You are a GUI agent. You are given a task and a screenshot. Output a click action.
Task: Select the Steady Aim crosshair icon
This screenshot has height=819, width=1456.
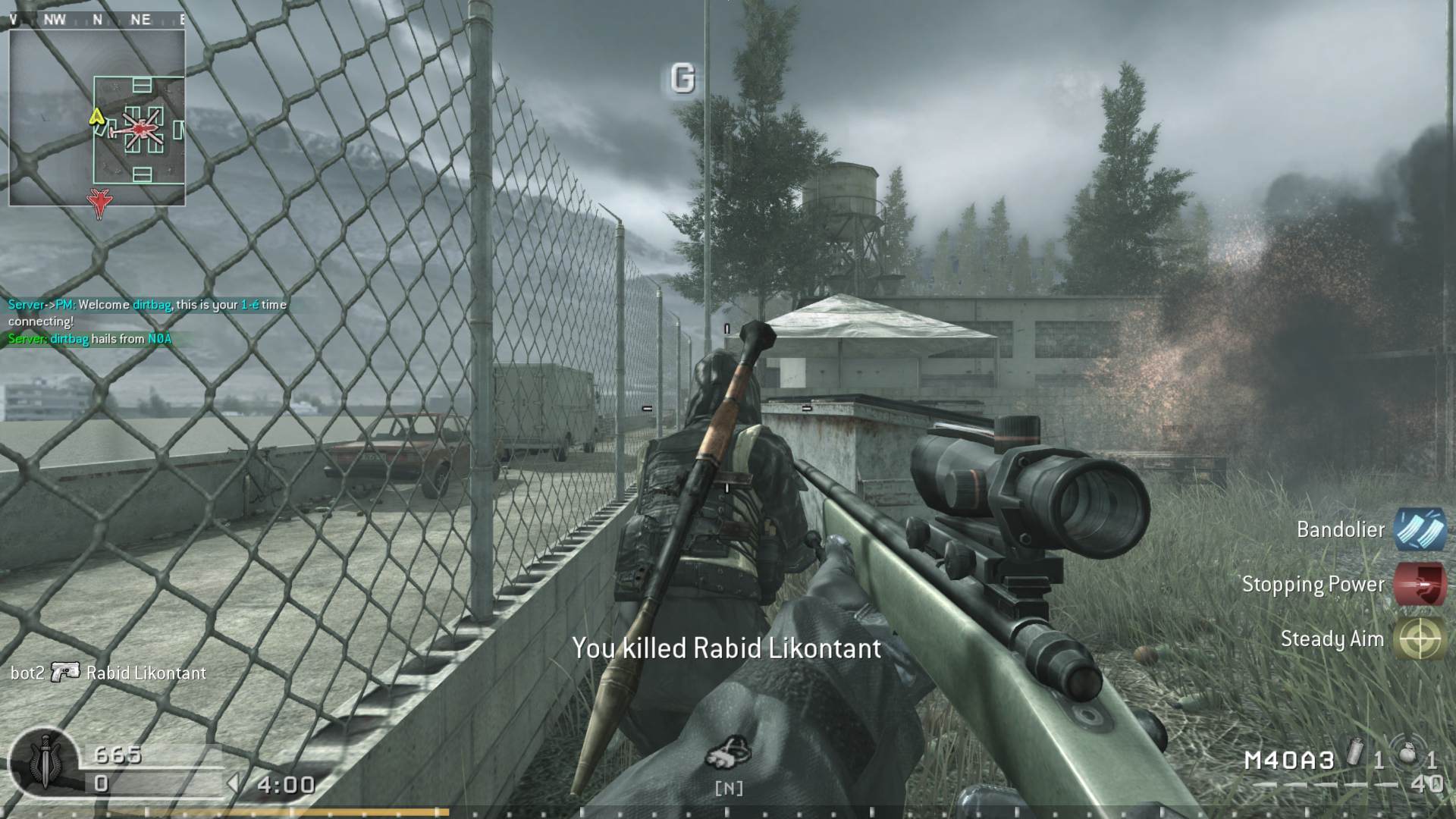(x=1420, y=639)
